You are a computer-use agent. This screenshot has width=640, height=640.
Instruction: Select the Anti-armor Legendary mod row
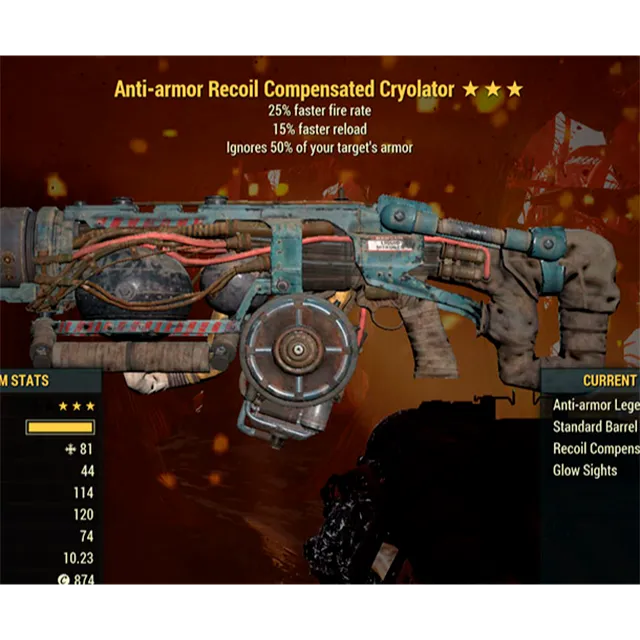[595, 406]
